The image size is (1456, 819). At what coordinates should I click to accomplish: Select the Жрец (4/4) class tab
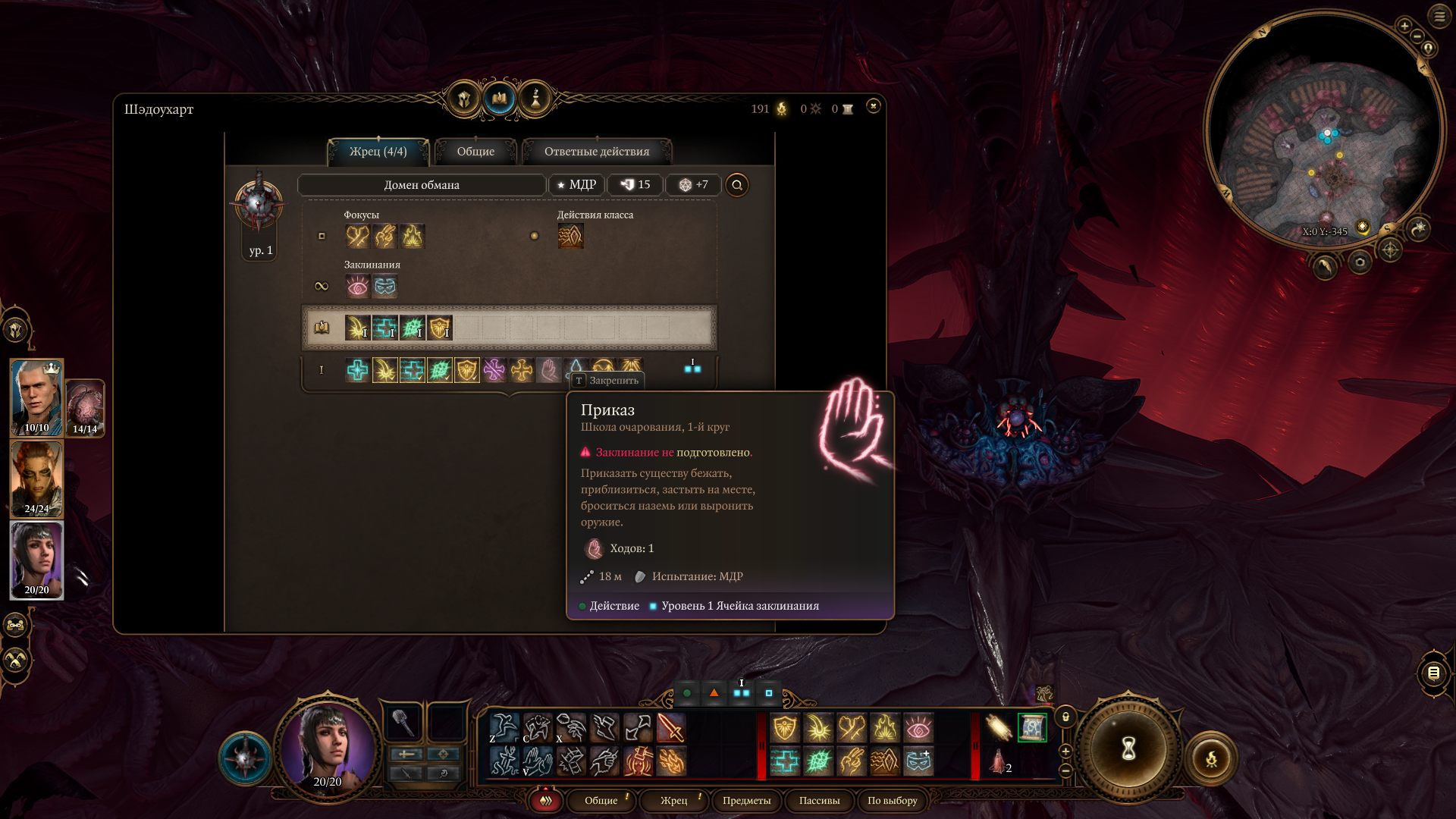pos(378,152)
